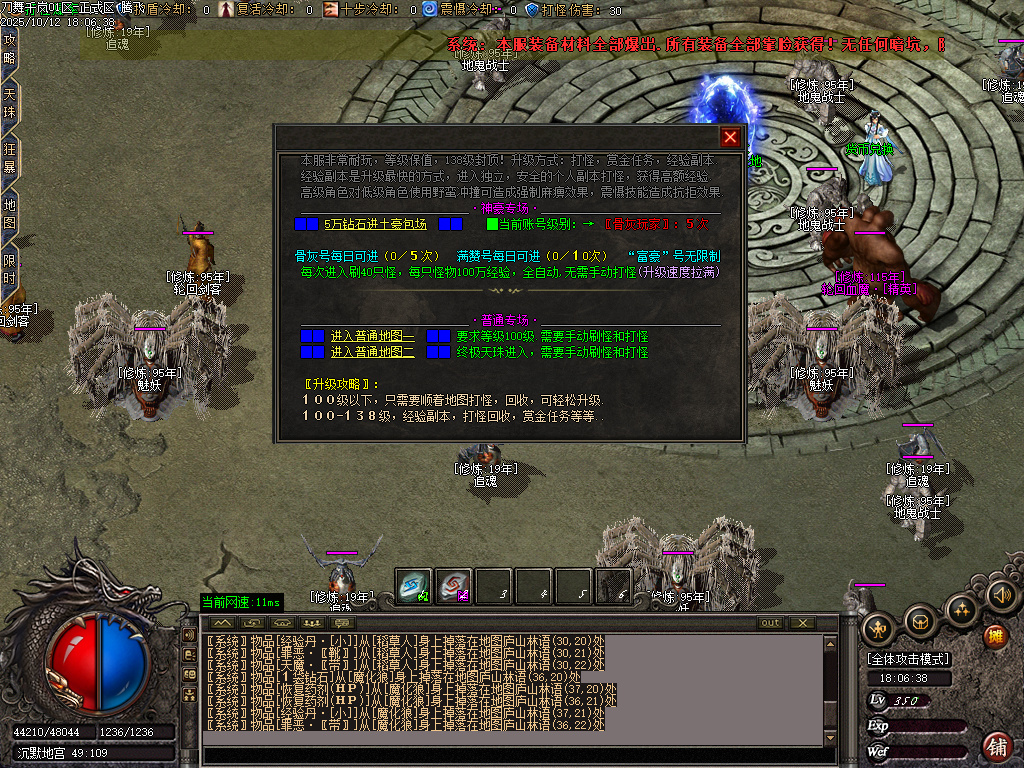Choose 进入普通地图一 link
The image size is (1024, 768).
point(373,337)
